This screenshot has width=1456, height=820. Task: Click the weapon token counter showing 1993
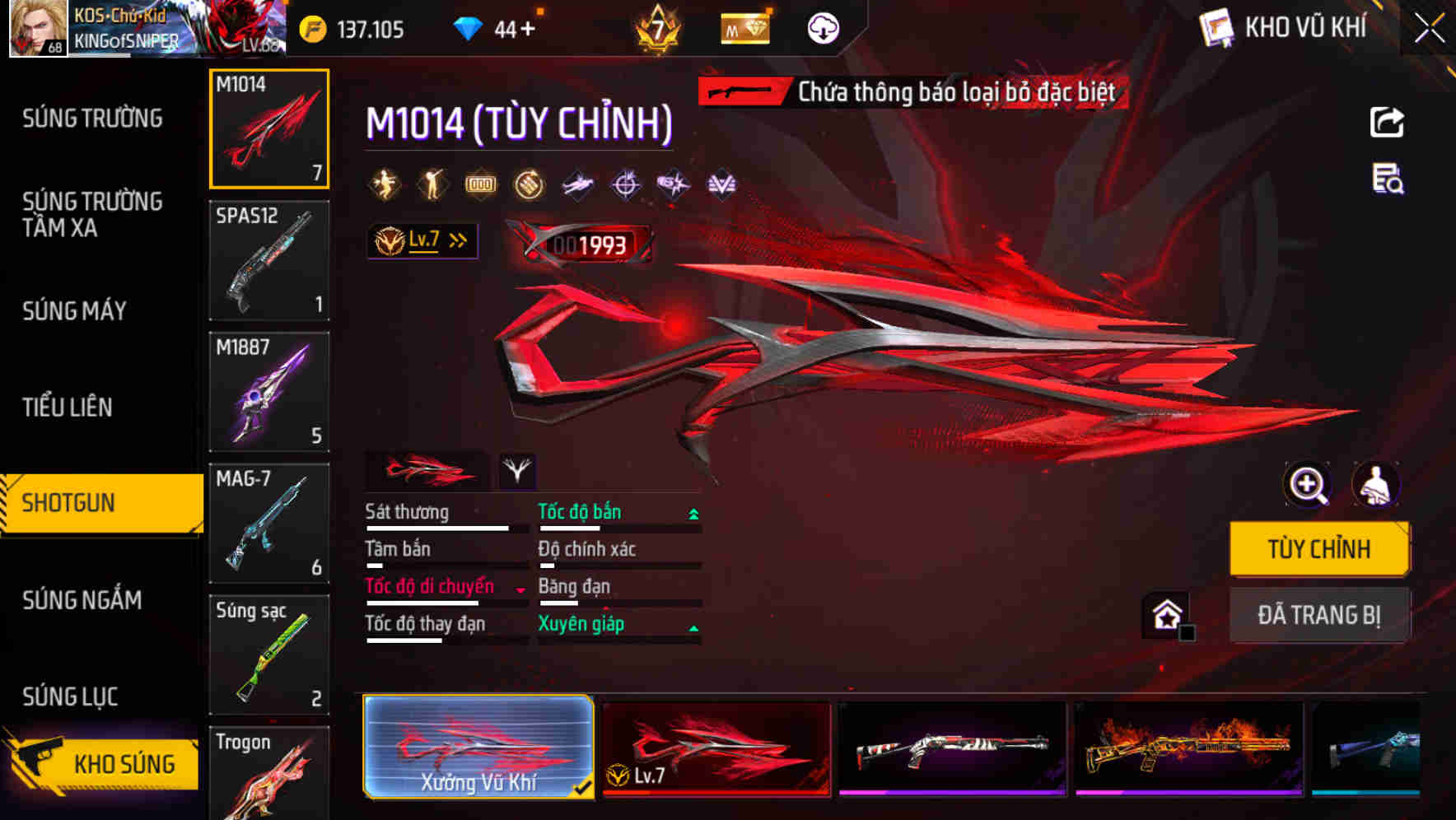(588, 243)
